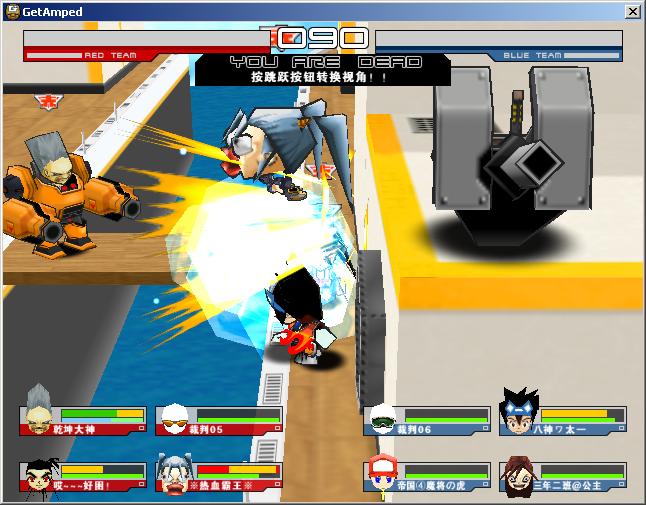Image resolution: width=646 pixels, height=505 pixels.
Task: Select player panel 乾坤大神
Action: pos(83,420)
